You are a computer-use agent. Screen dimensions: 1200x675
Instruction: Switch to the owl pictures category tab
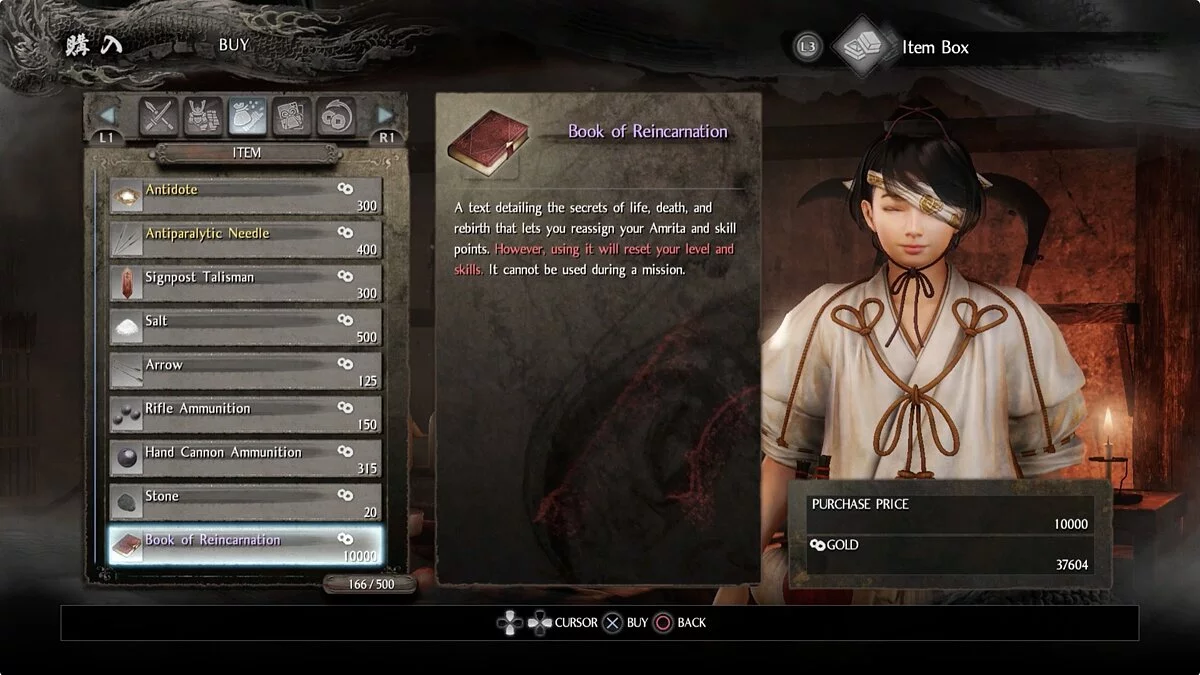[292, 117]
